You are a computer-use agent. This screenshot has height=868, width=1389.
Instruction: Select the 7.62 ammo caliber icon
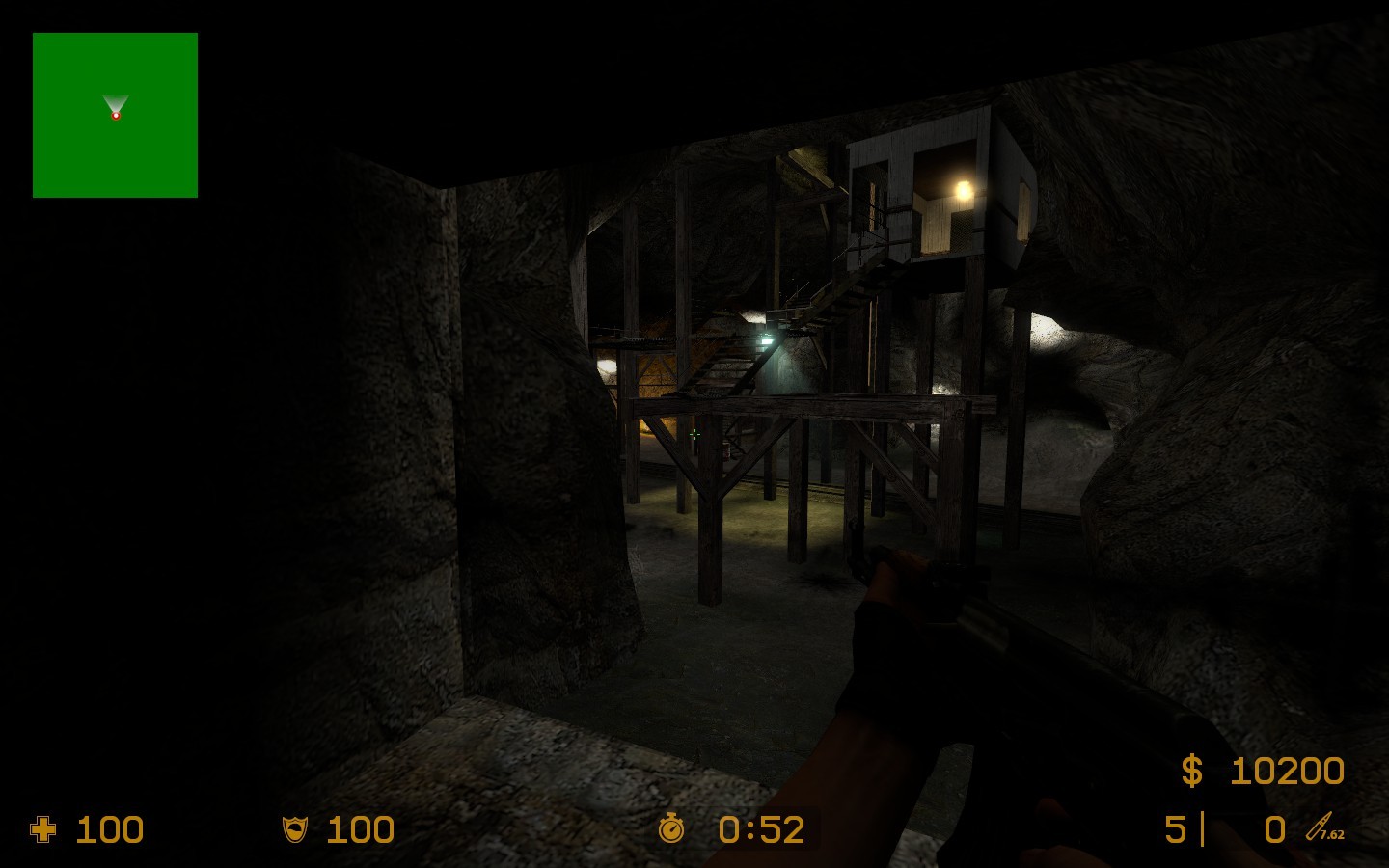pos(1321,830)
